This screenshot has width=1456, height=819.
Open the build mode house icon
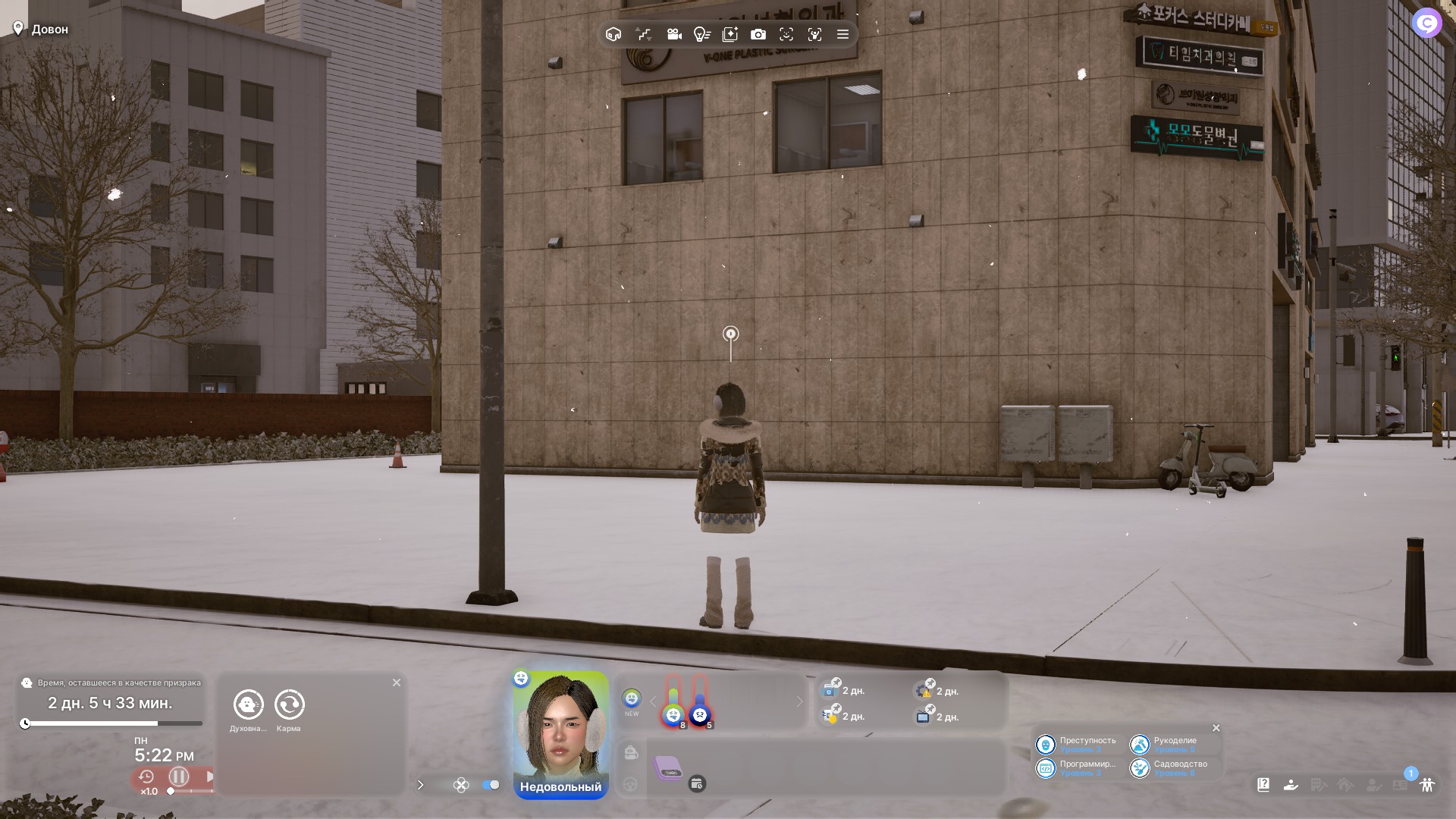click(613, 34)
